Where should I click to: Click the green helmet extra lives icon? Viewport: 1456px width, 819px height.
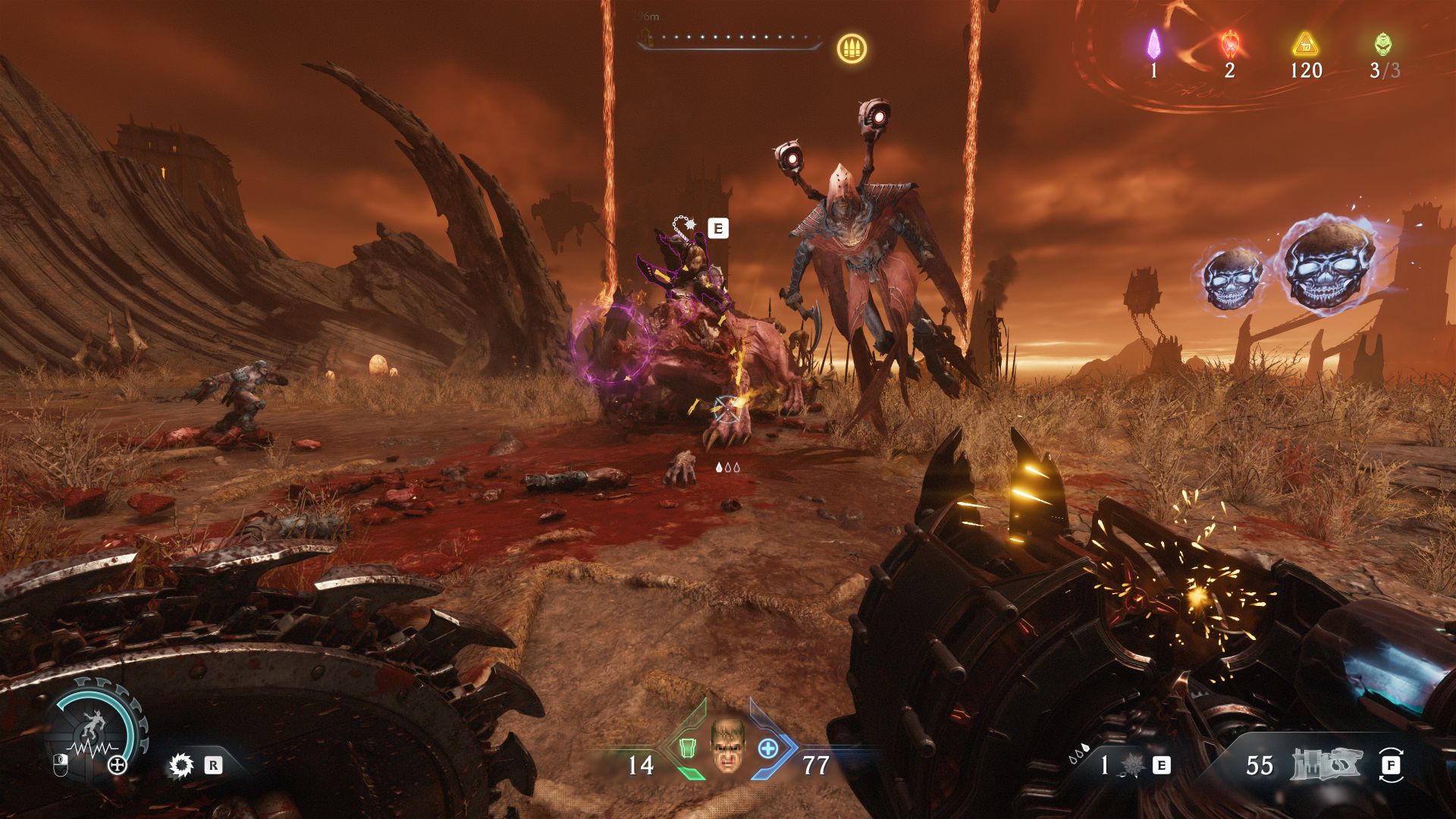[x=1383, y=45]
